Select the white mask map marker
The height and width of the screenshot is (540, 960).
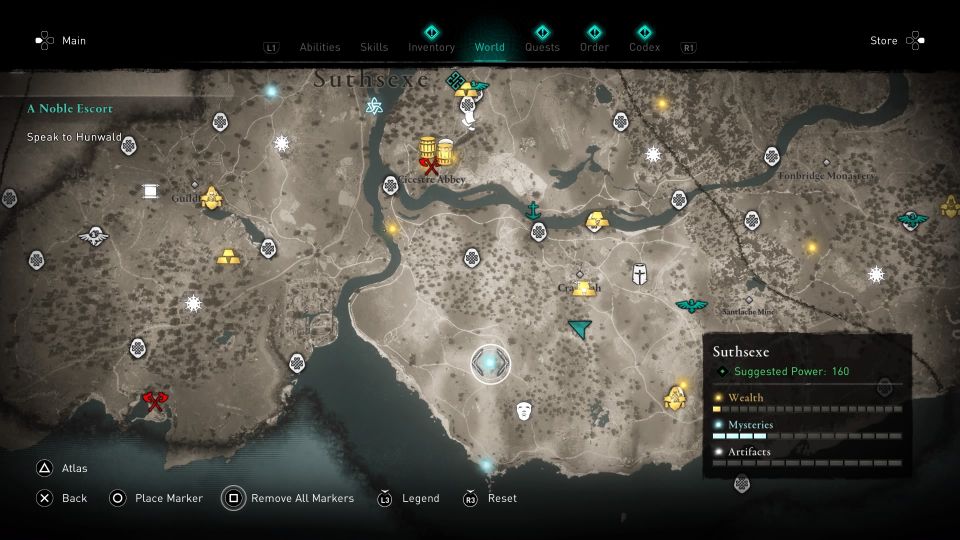523,410
